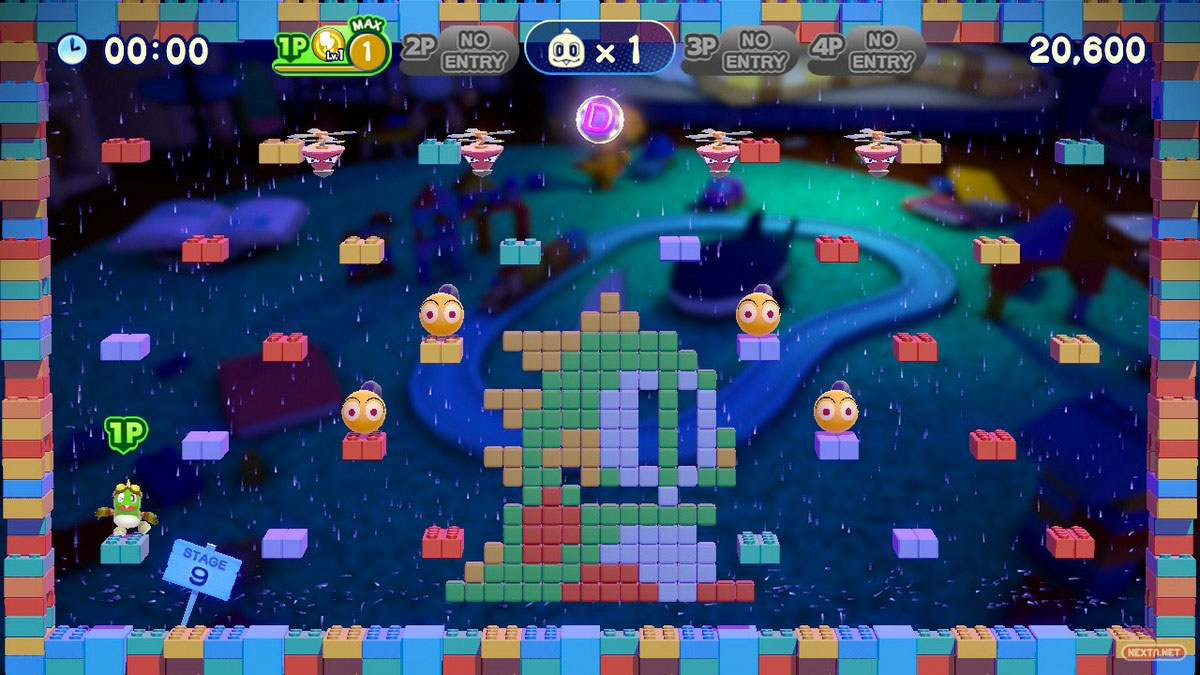Click the green 1P marker above the dragon

[x=126, y=434]
